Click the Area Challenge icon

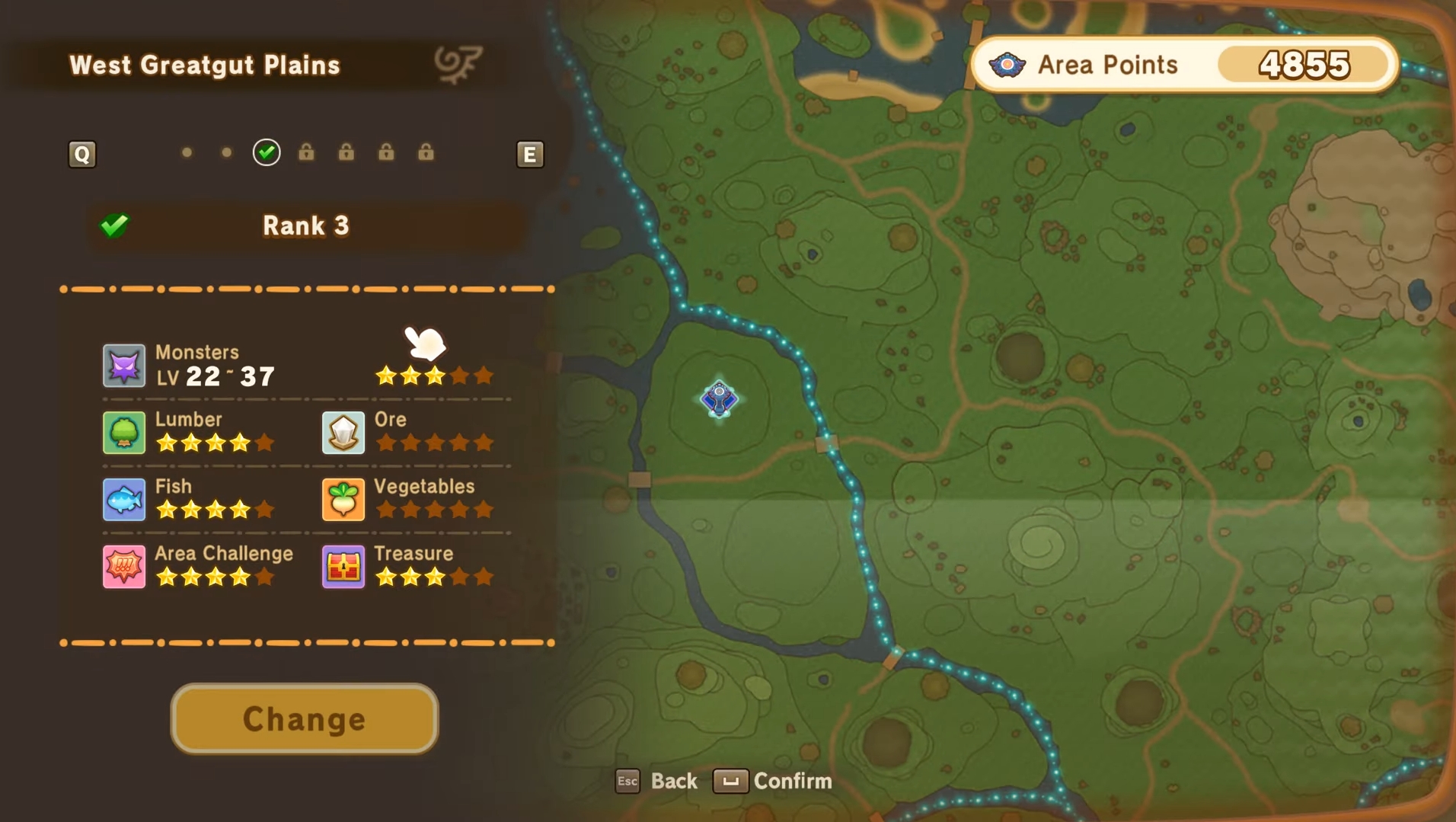124,566
